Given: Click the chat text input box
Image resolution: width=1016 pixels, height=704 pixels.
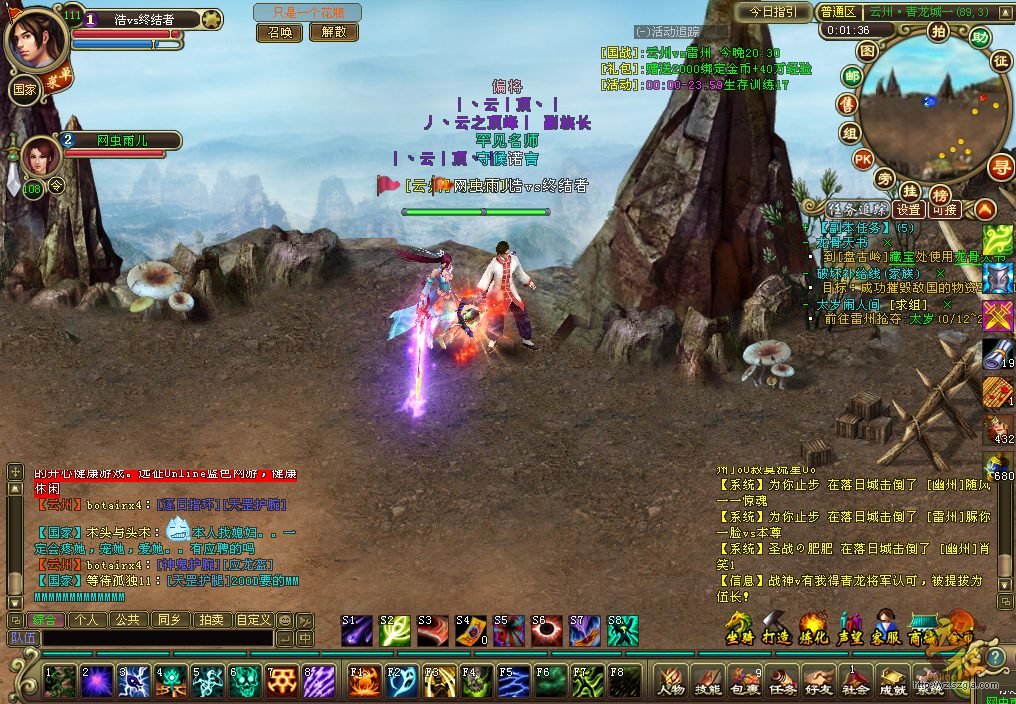Looking at the screenshot, I should (x=157, y=638).
